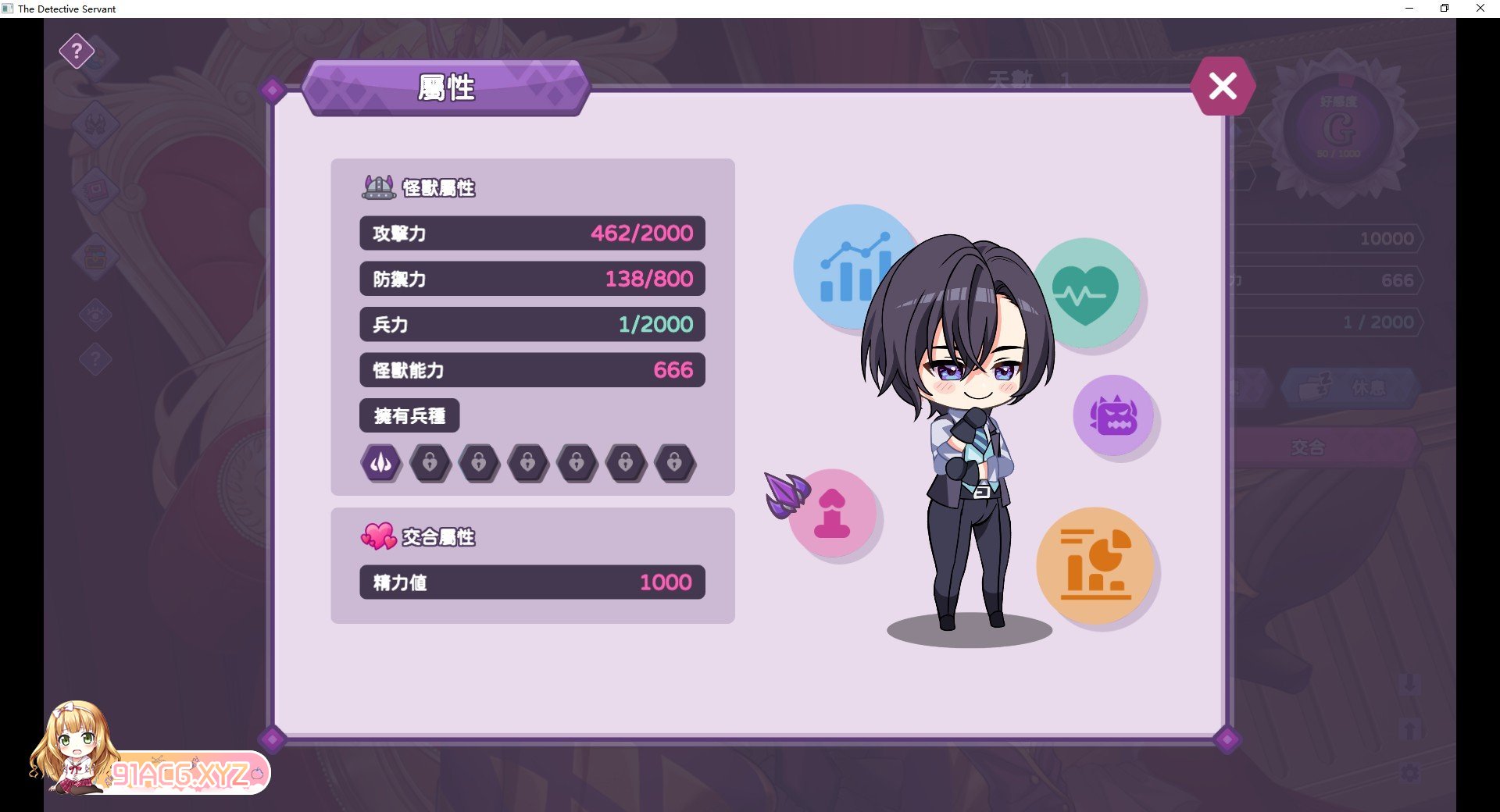Close the game window
The image size is (1500, 812).
(1480, 9)
